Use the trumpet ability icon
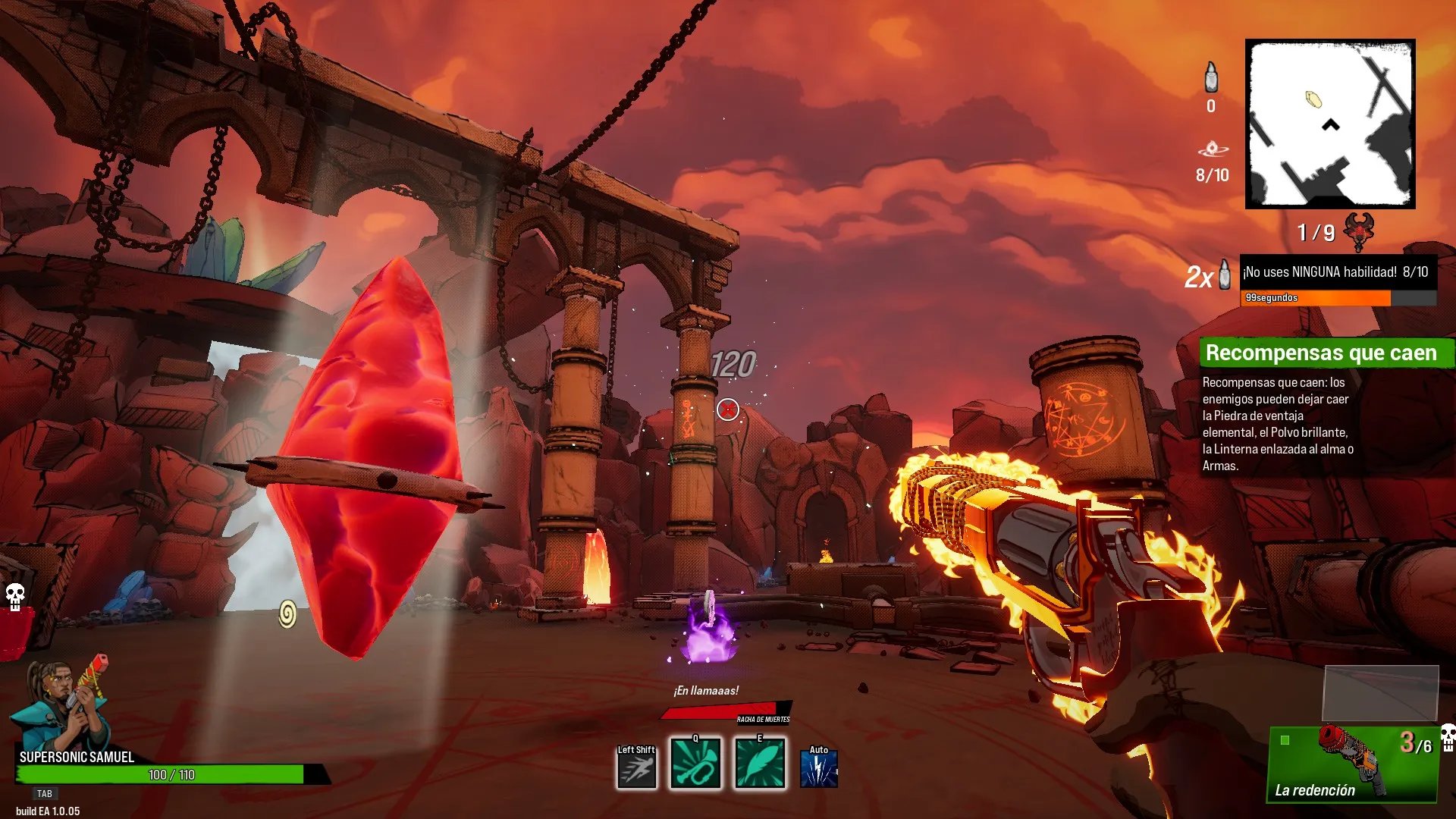 click(x=695, y=764)
